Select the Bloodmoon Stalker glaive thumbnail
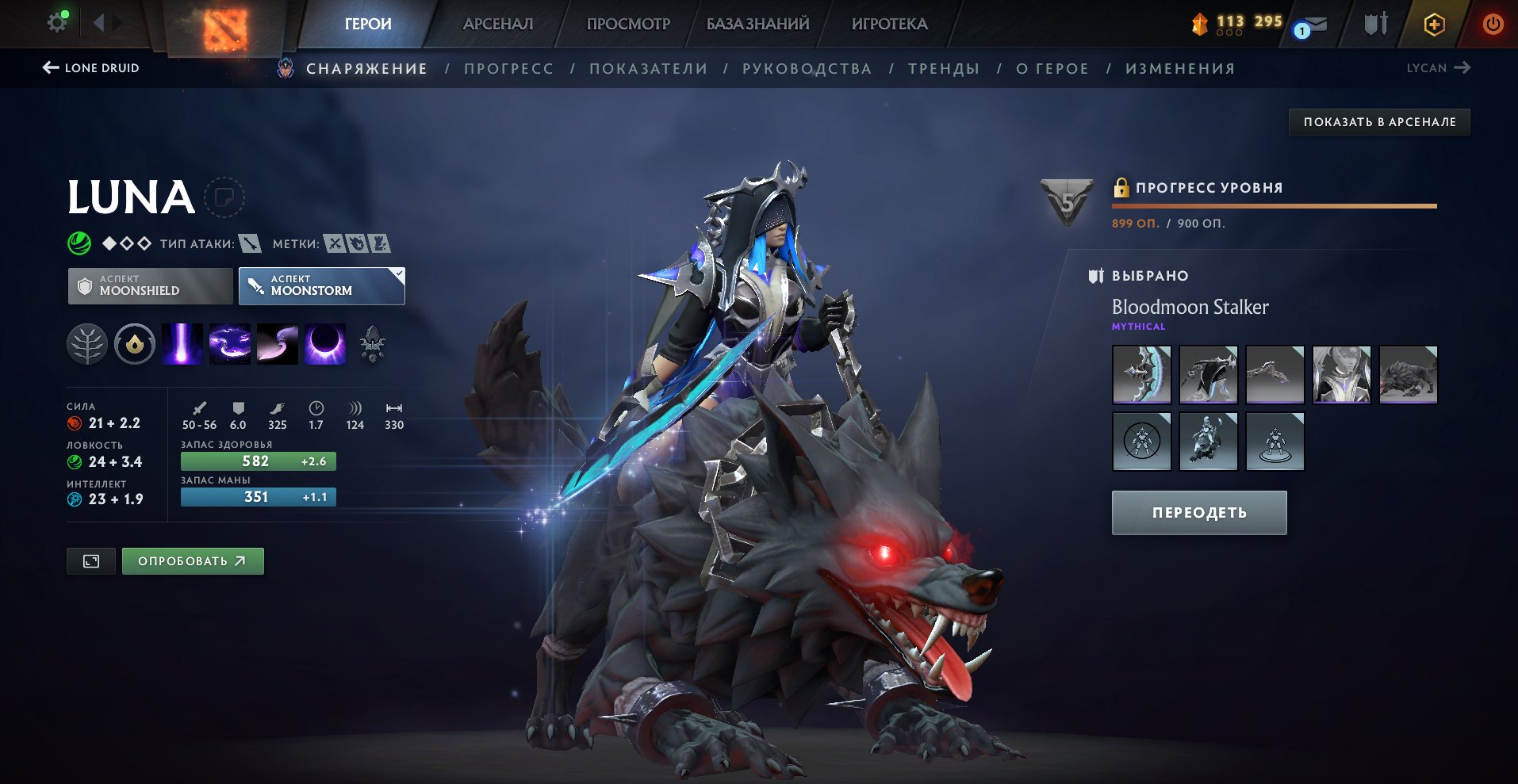The height and width of the screenshot is (784, 1518). pyautogui.click(x=1140, y=374)
